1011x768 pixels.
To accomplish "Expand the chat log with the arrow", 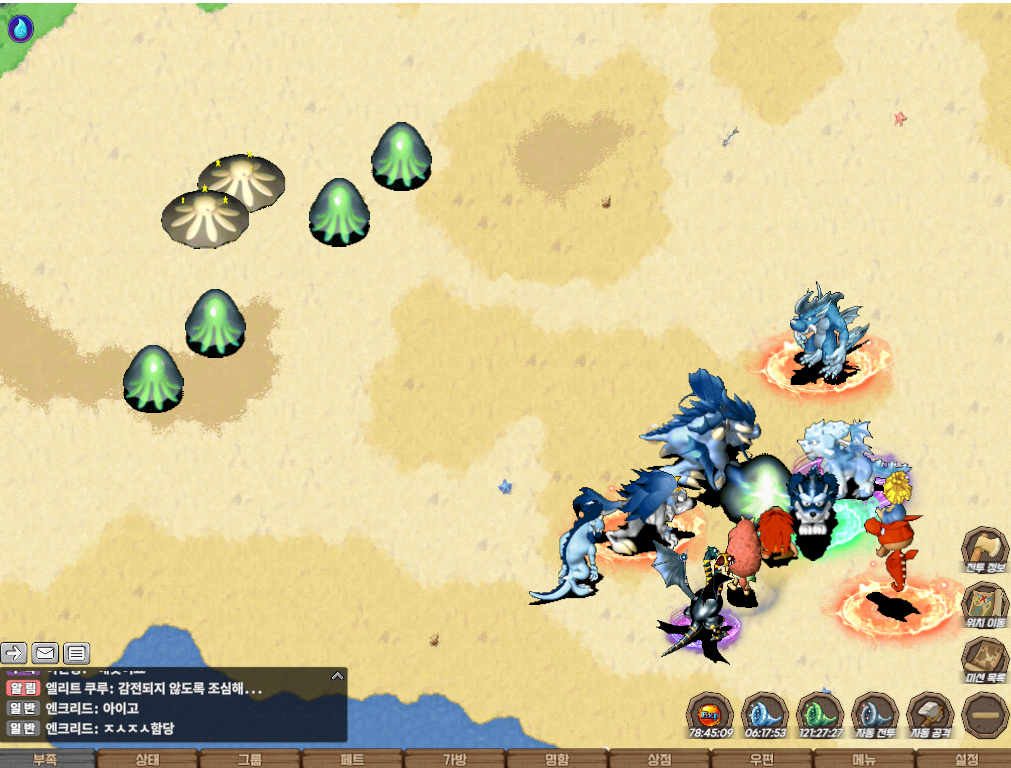I will (337, 676).
